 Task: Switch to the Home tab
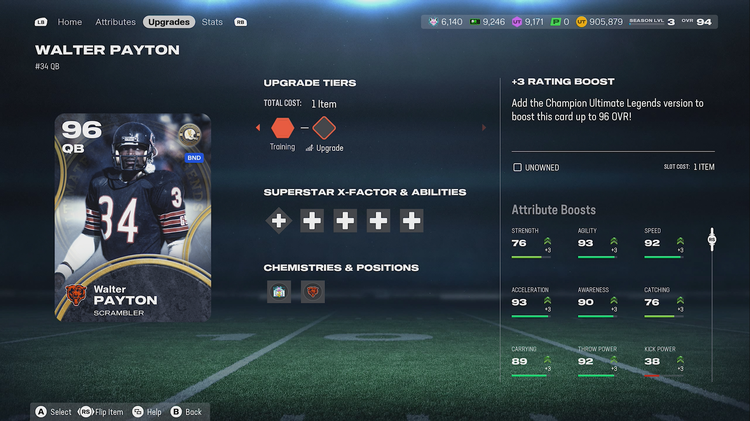(x=70, y=21)
